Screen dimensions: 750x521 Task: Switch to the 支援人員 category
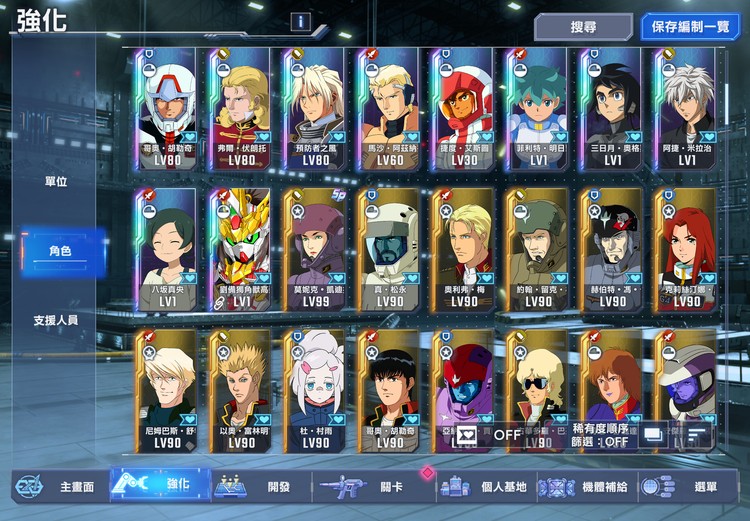click(56, 320)
